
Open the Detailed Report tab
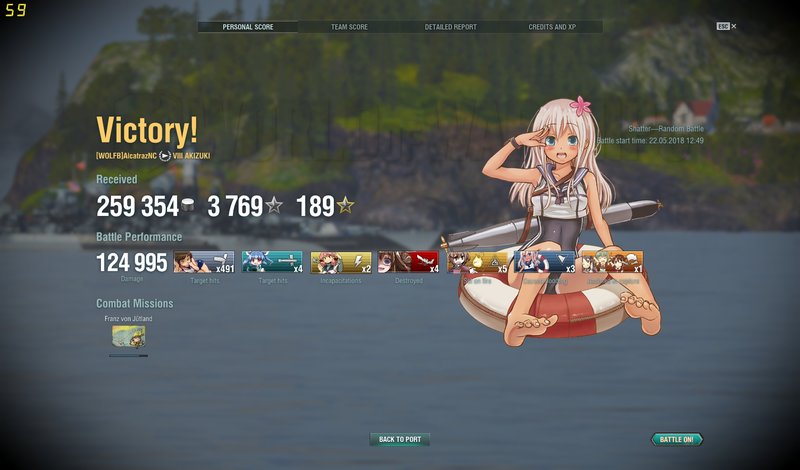tap(449, 27)
